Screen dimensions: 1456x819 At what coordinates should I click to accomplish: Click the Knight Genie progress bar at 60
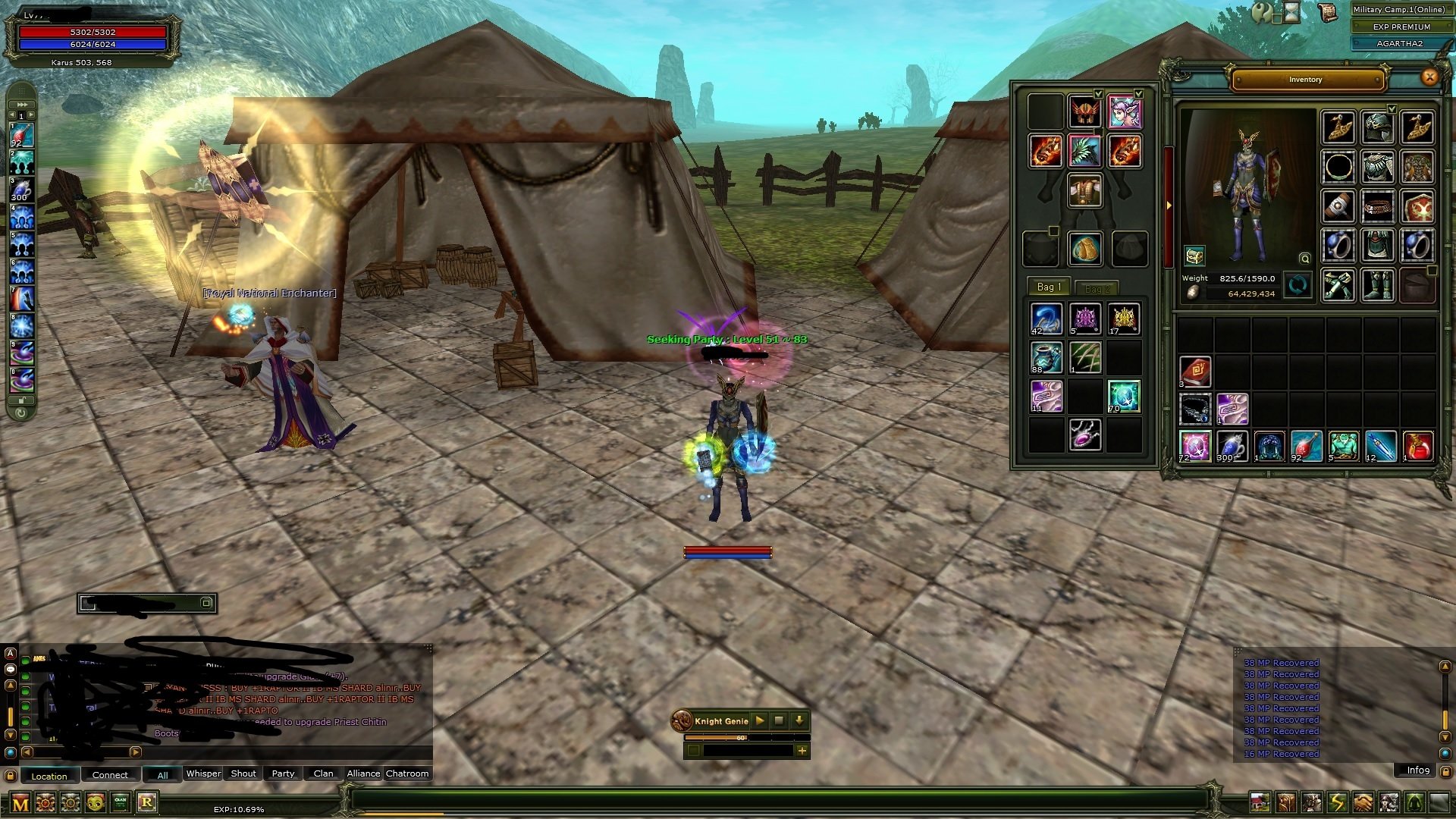pos(741,738)
